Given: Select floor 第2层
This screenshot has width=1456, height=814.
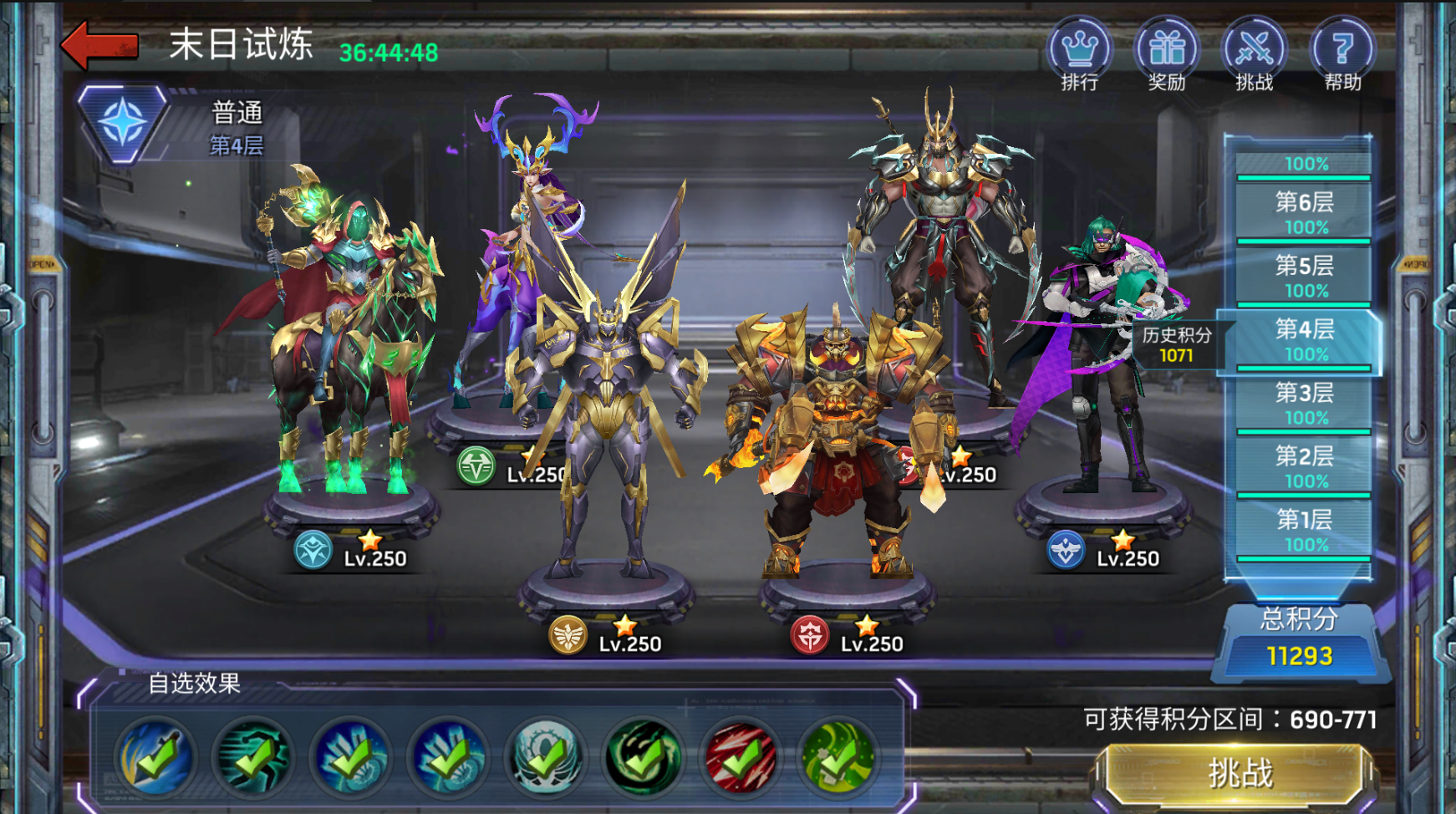Looking at the screenshot, I should [1304, 466].
